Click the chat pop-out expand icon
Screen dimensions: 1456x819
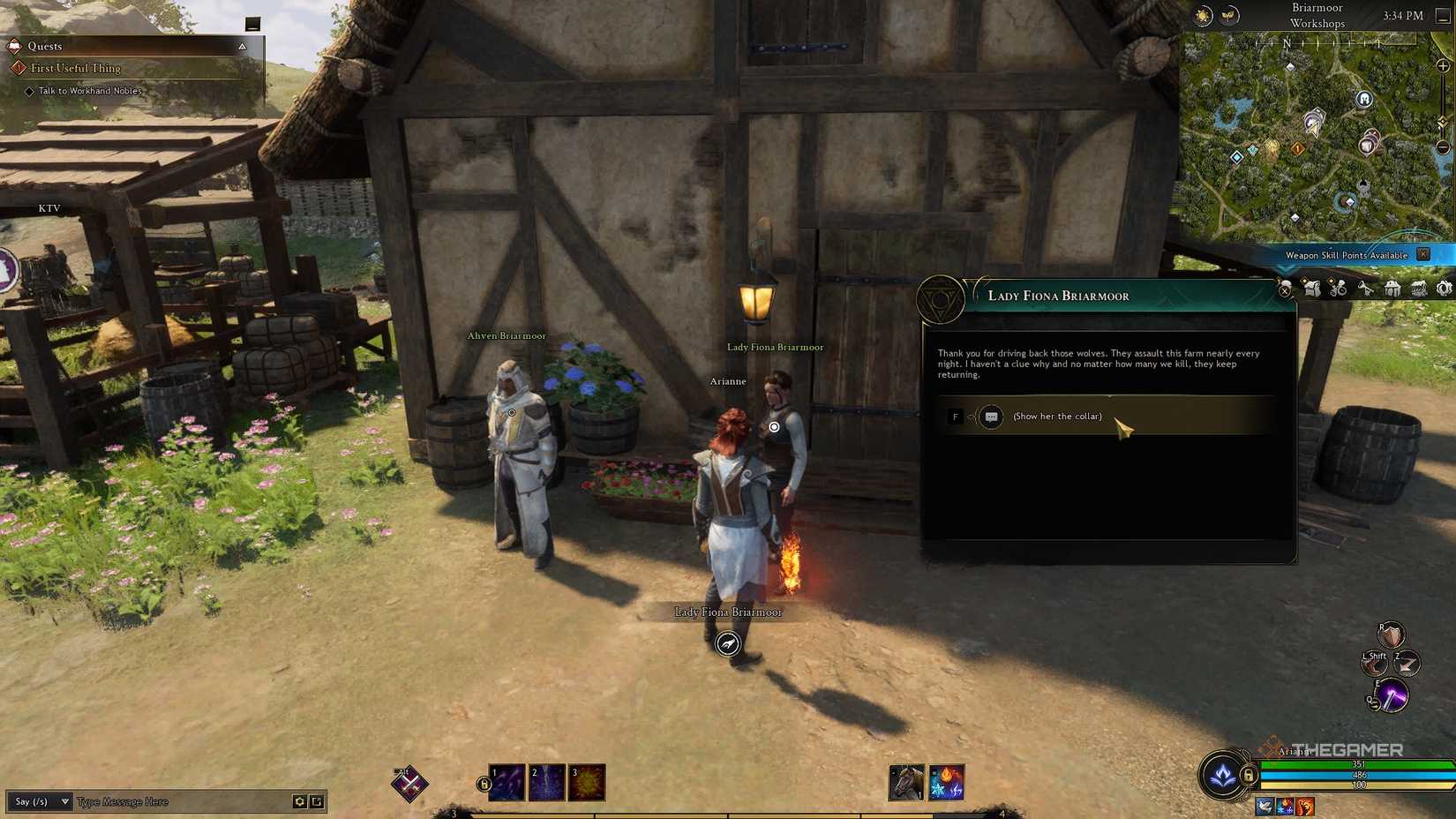(316, 801)
